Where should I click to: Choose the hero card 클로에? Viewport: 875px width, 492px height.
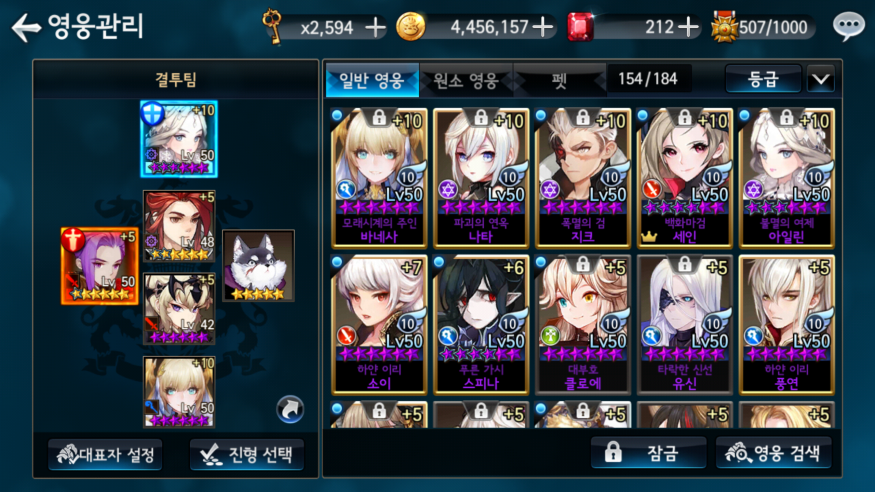tap(584, 324)
